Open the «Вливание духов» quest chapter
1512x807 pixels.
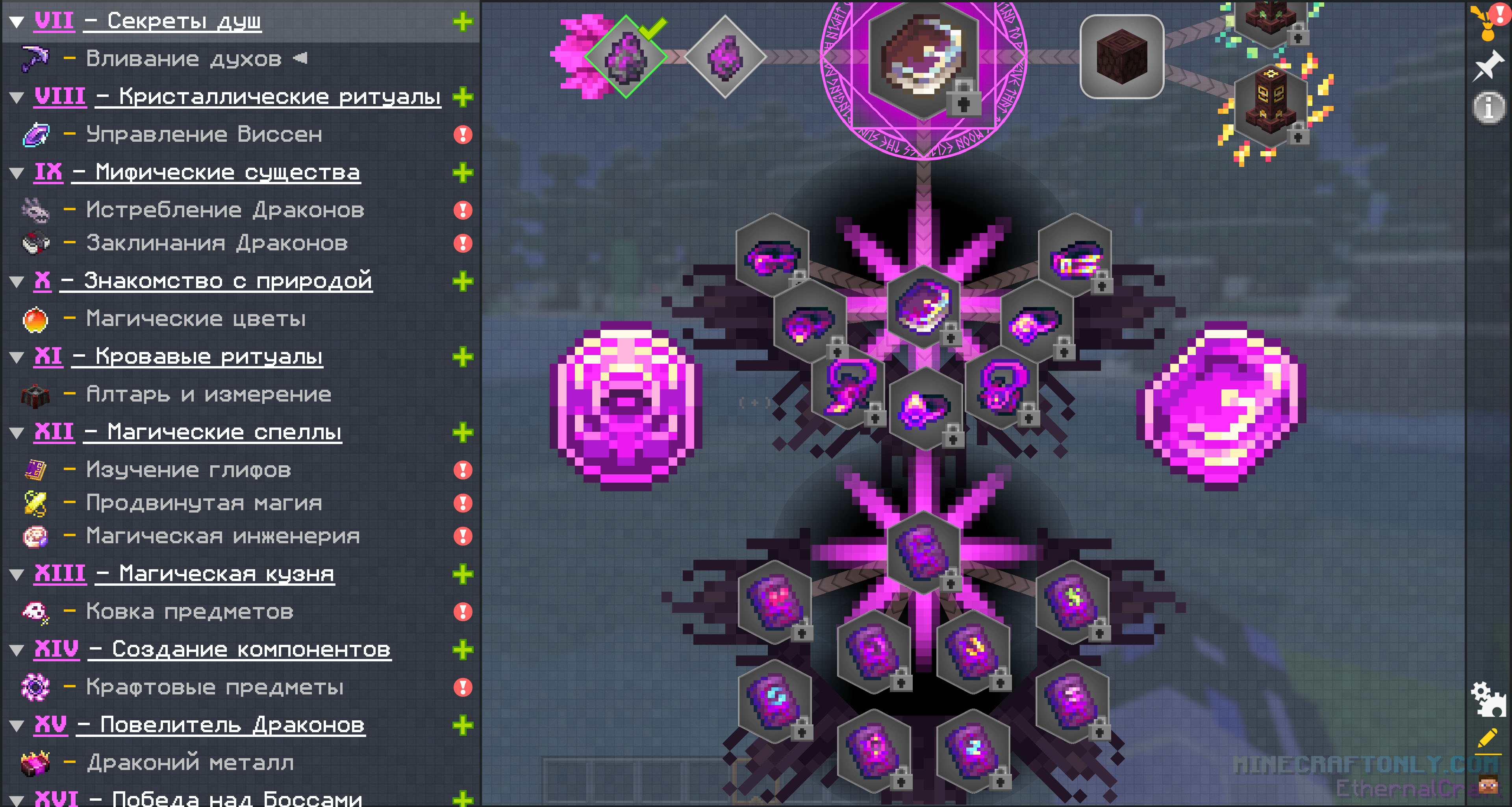[x=183, y=59]
